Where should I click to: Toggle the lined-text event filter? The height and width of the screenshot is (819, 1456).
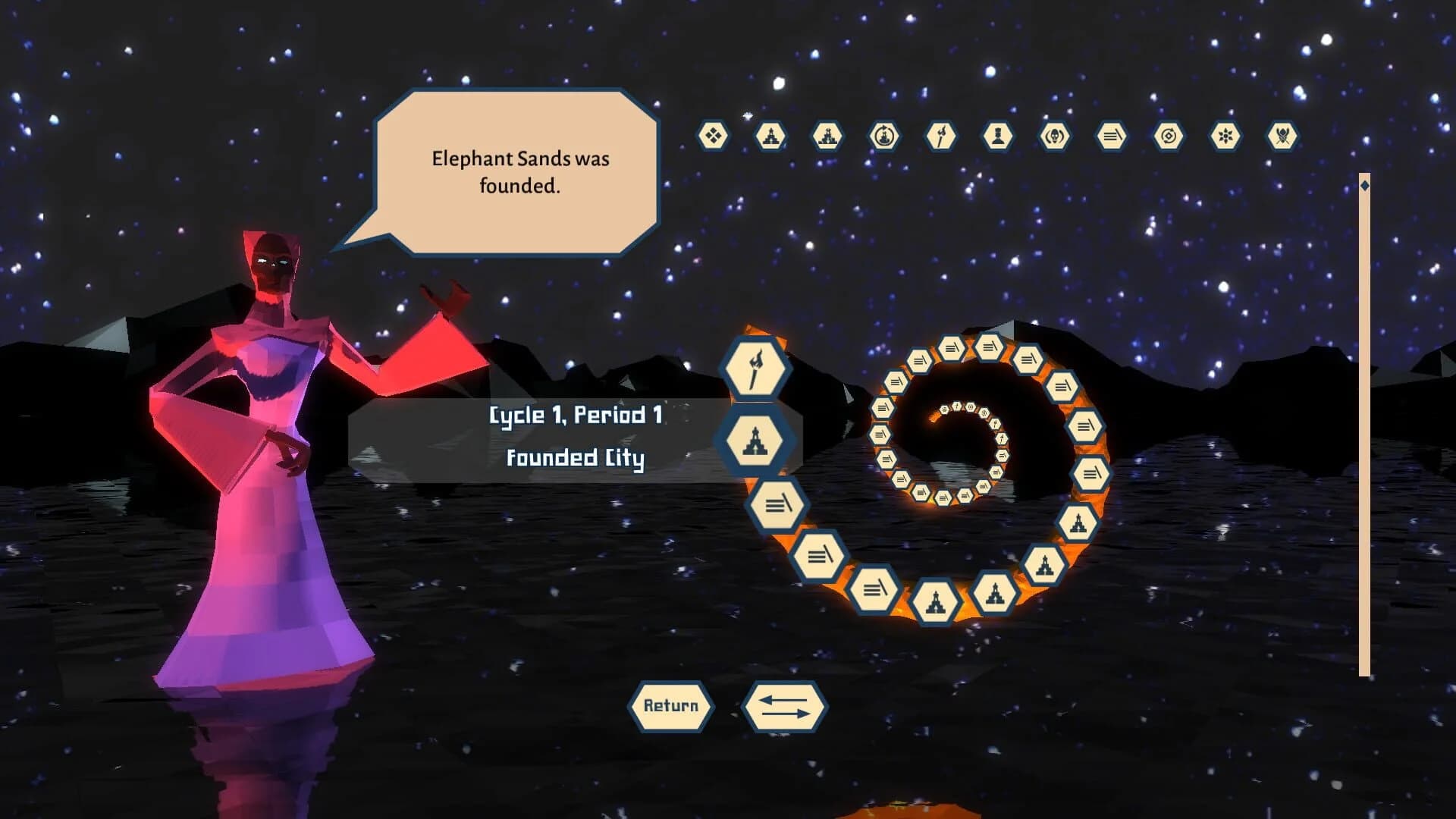(x=1111, y=135)
